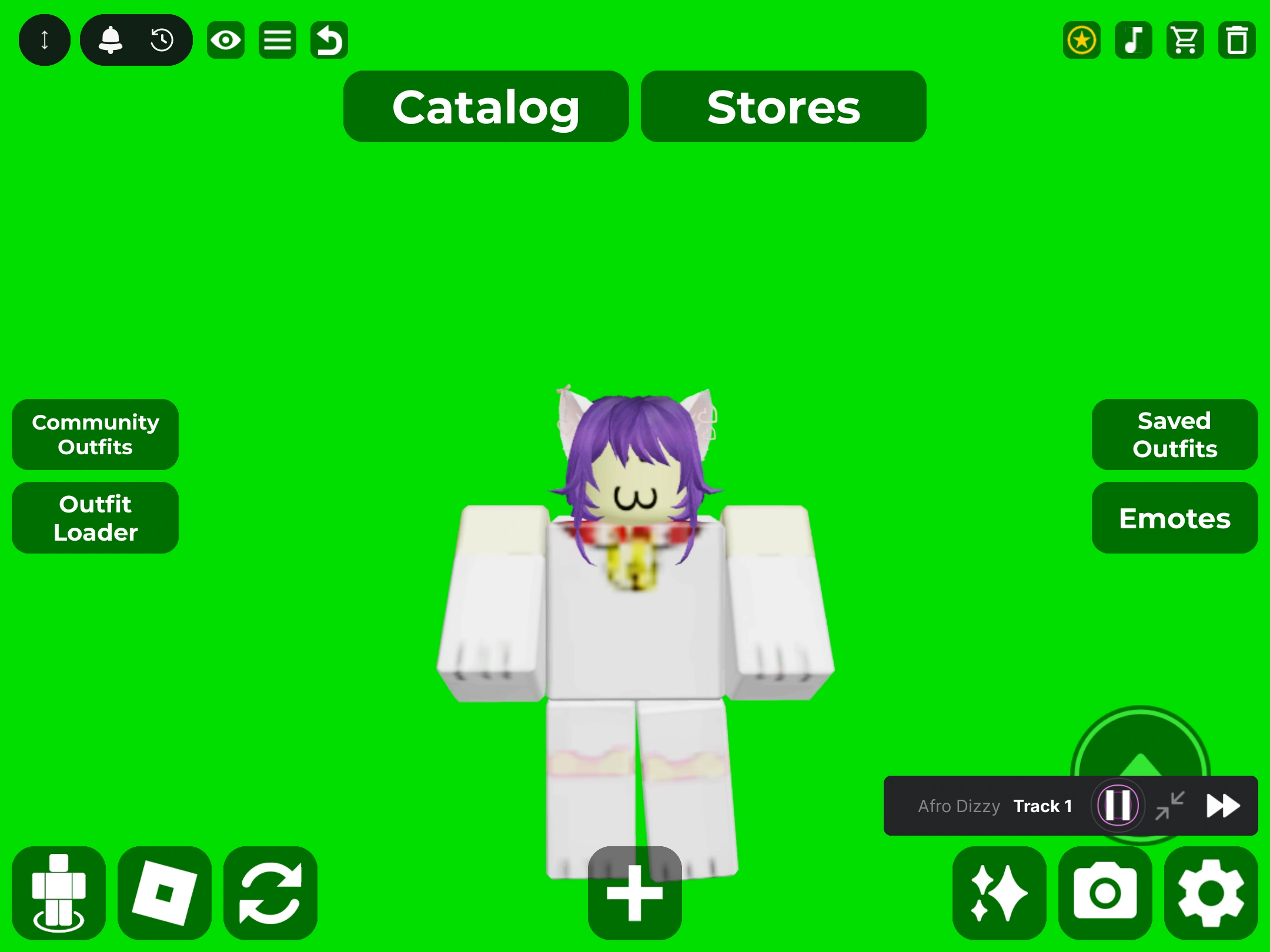1270x952 pixels.
Task: Select the camera capture tool
Action: (x=1106, y=891)
